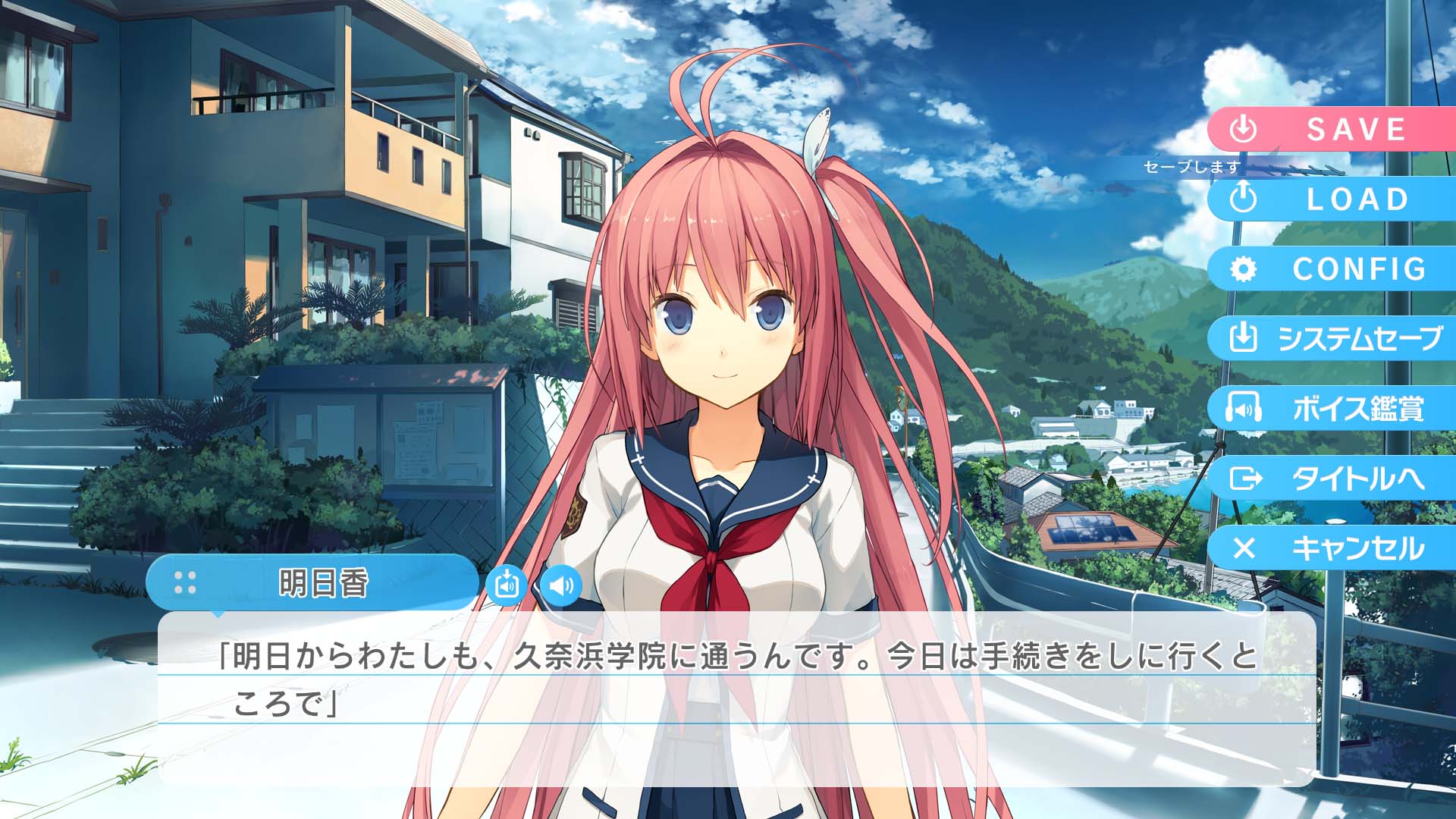The height and width of the screenshot is (819, 1456).
Task: Click the save arrow icon inside SAVE button
Action: coord(1244,129)
